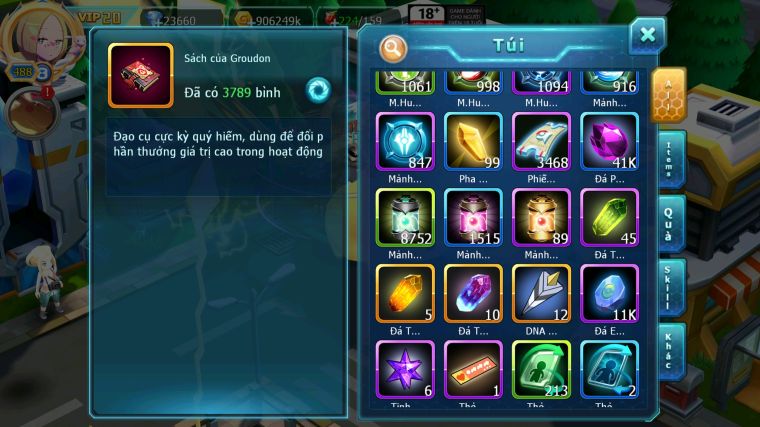Switch to the Items tab
760x427 pixels.
(671, 158)
